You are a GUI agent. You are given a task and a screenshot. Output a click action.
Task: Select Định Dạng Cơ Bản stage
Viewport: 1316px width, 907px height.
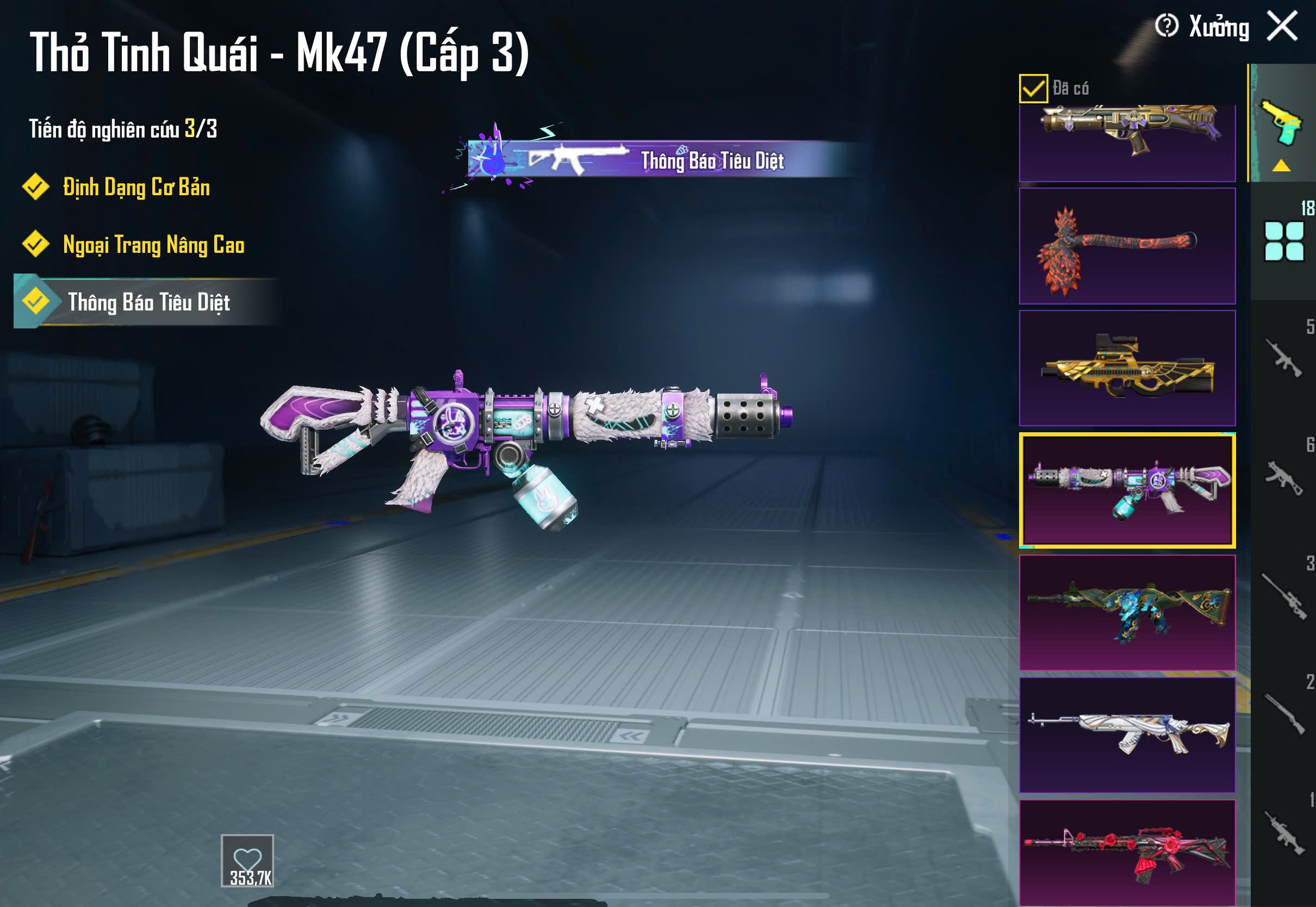[136, 188]
